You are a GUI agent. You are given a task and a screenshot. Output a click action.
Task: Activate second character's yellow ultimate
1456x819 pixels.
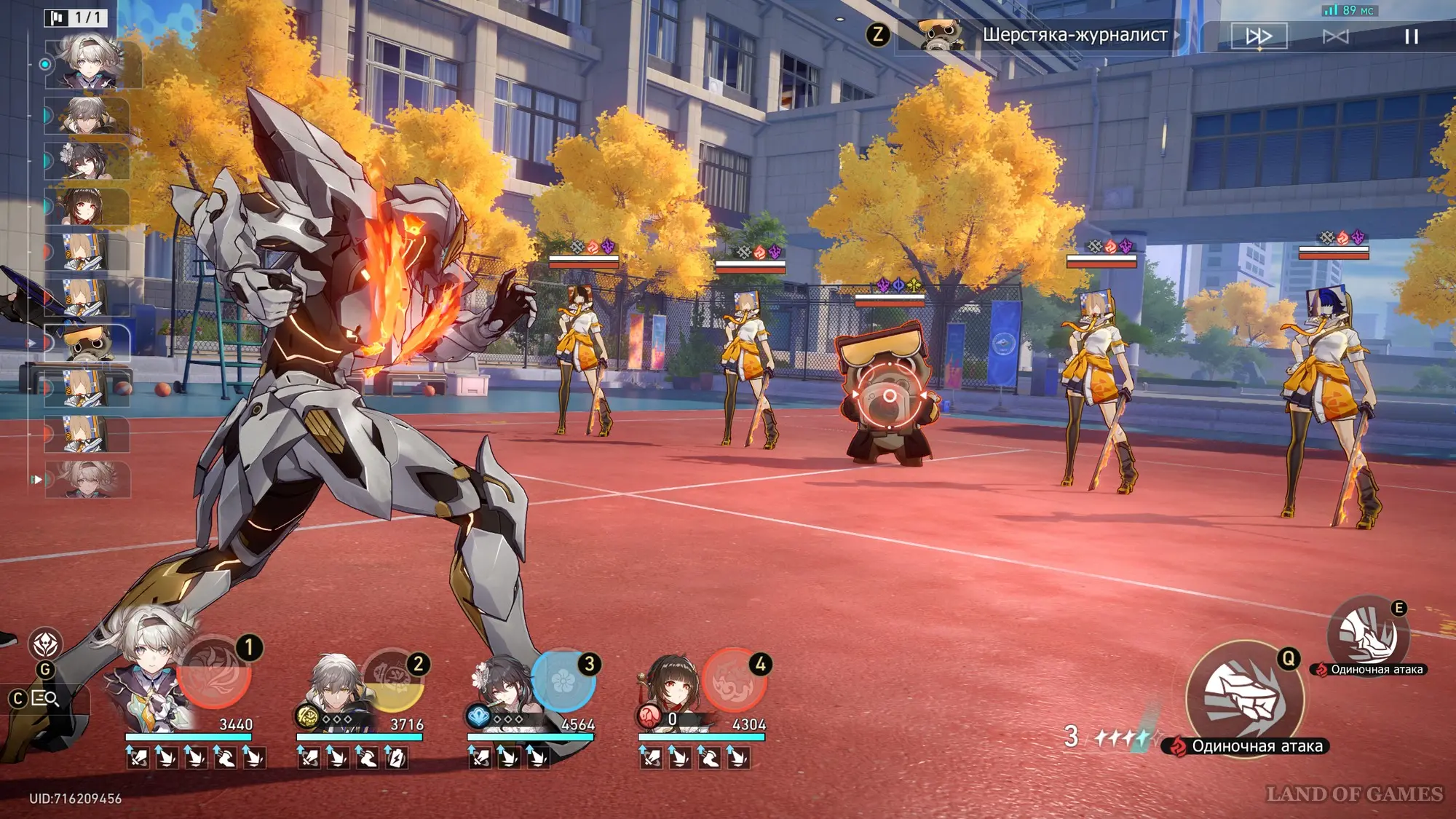(x=393, y=678)
